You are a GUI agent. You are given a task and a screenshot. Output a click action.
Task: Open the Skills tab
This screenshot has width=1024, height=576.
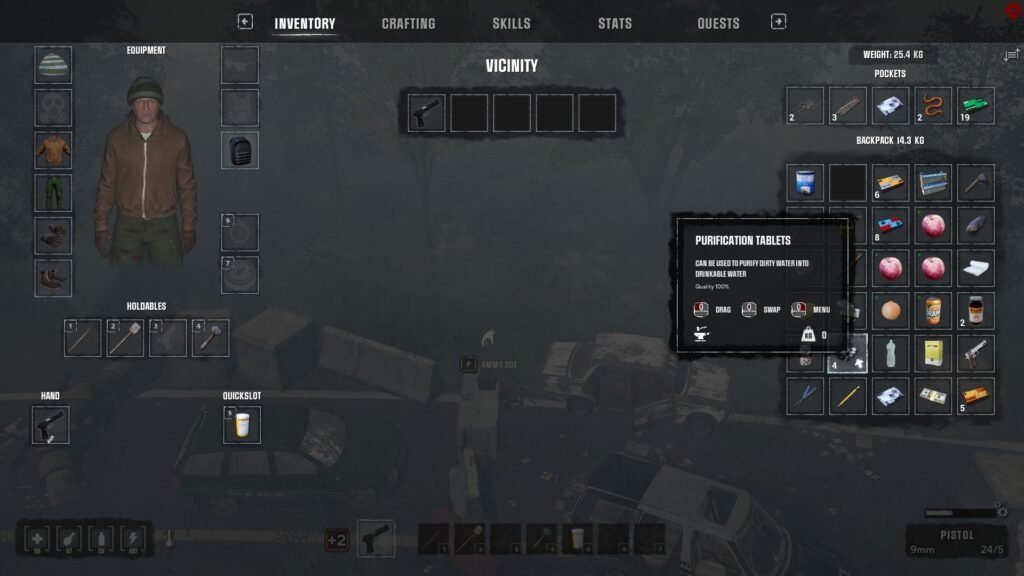tap(511, 23)
